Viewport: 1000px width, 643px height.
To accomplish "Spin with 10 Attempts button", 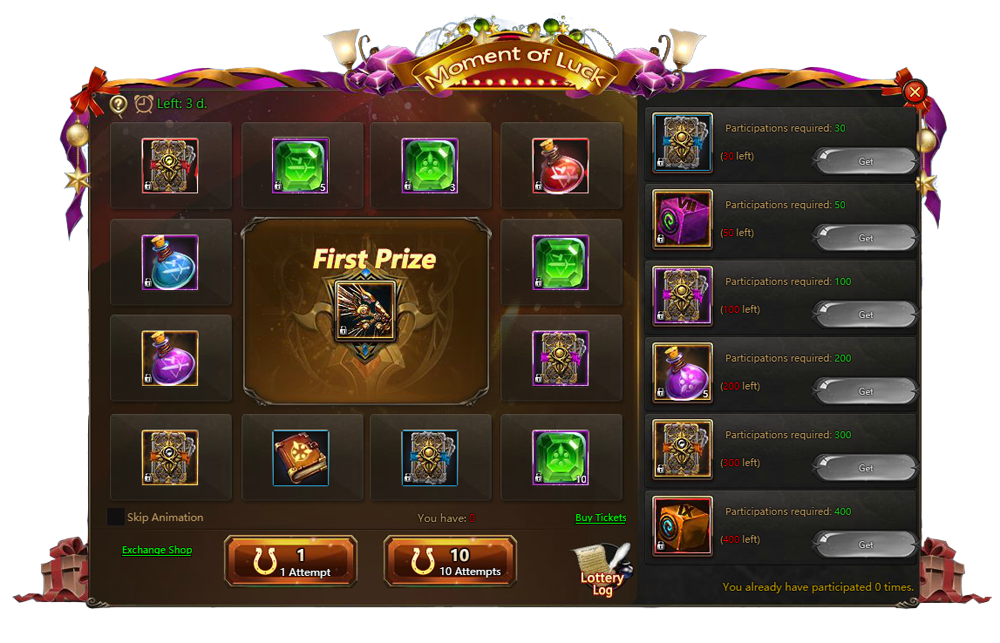I will click(x=450, y=561).
